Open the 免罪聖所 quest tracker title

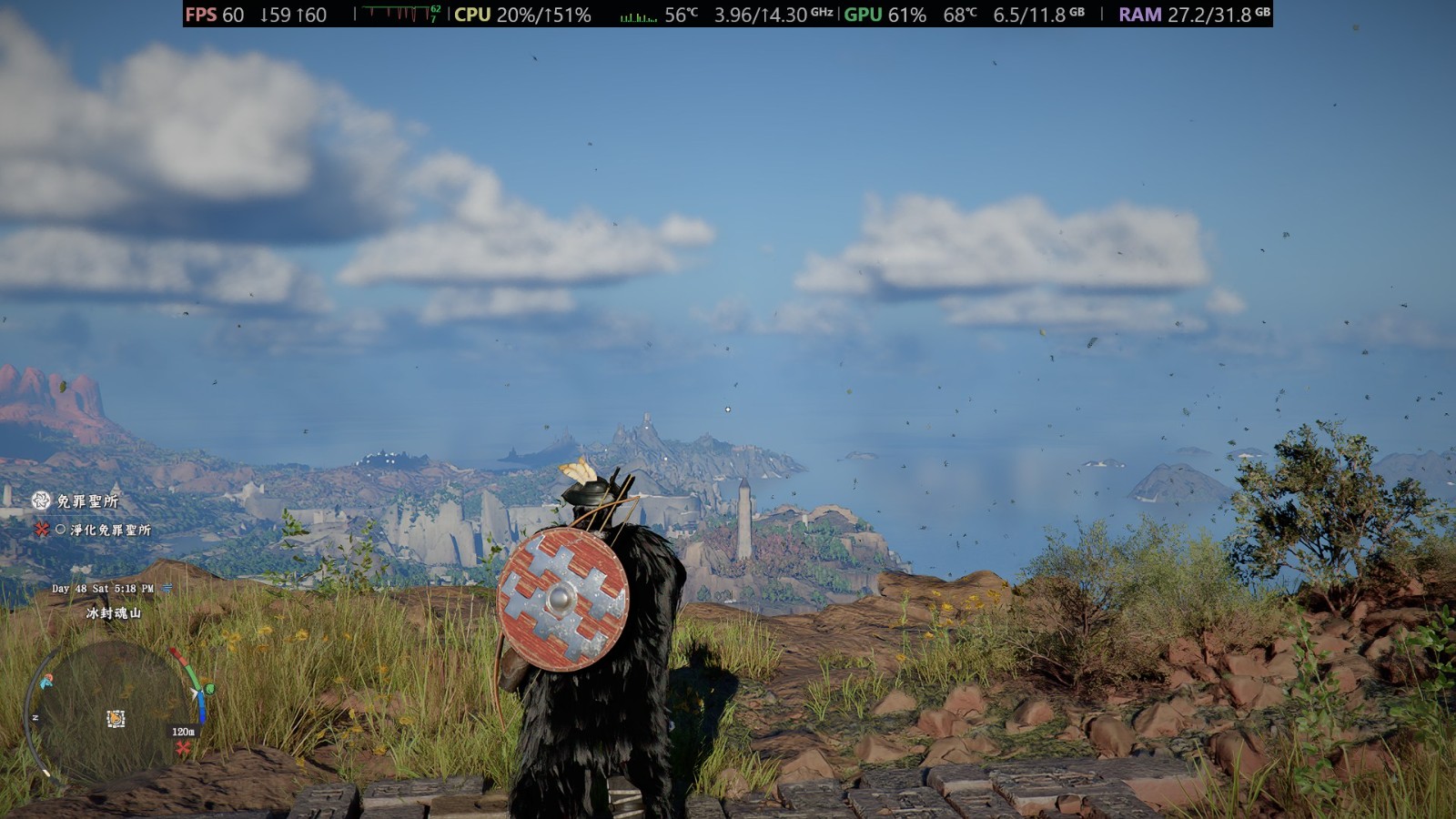click(86, 500)
